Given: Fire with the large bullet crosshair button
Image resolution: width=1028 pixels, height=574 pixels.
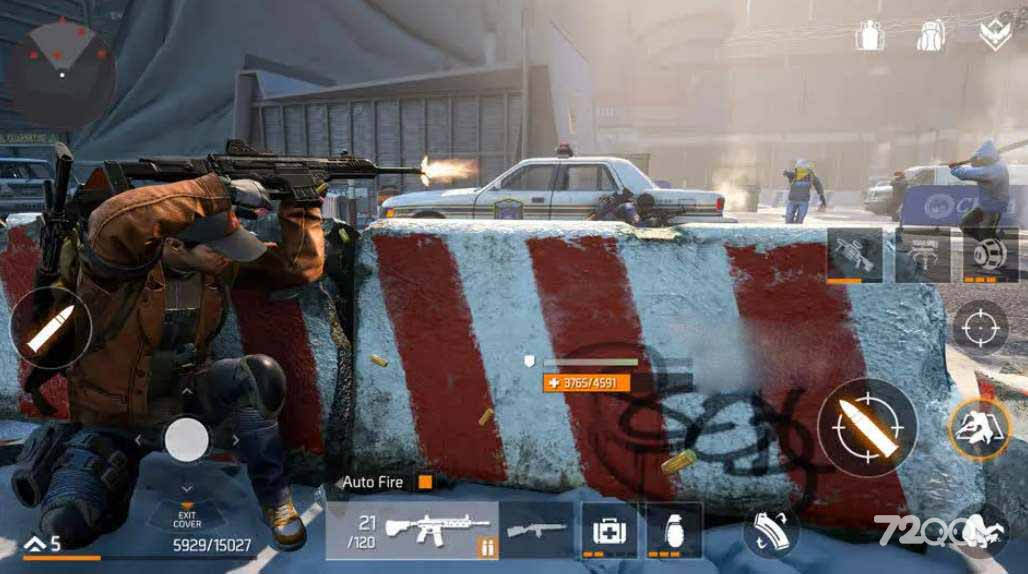Looking at the screenshot, I should click(x=867, y=426).
